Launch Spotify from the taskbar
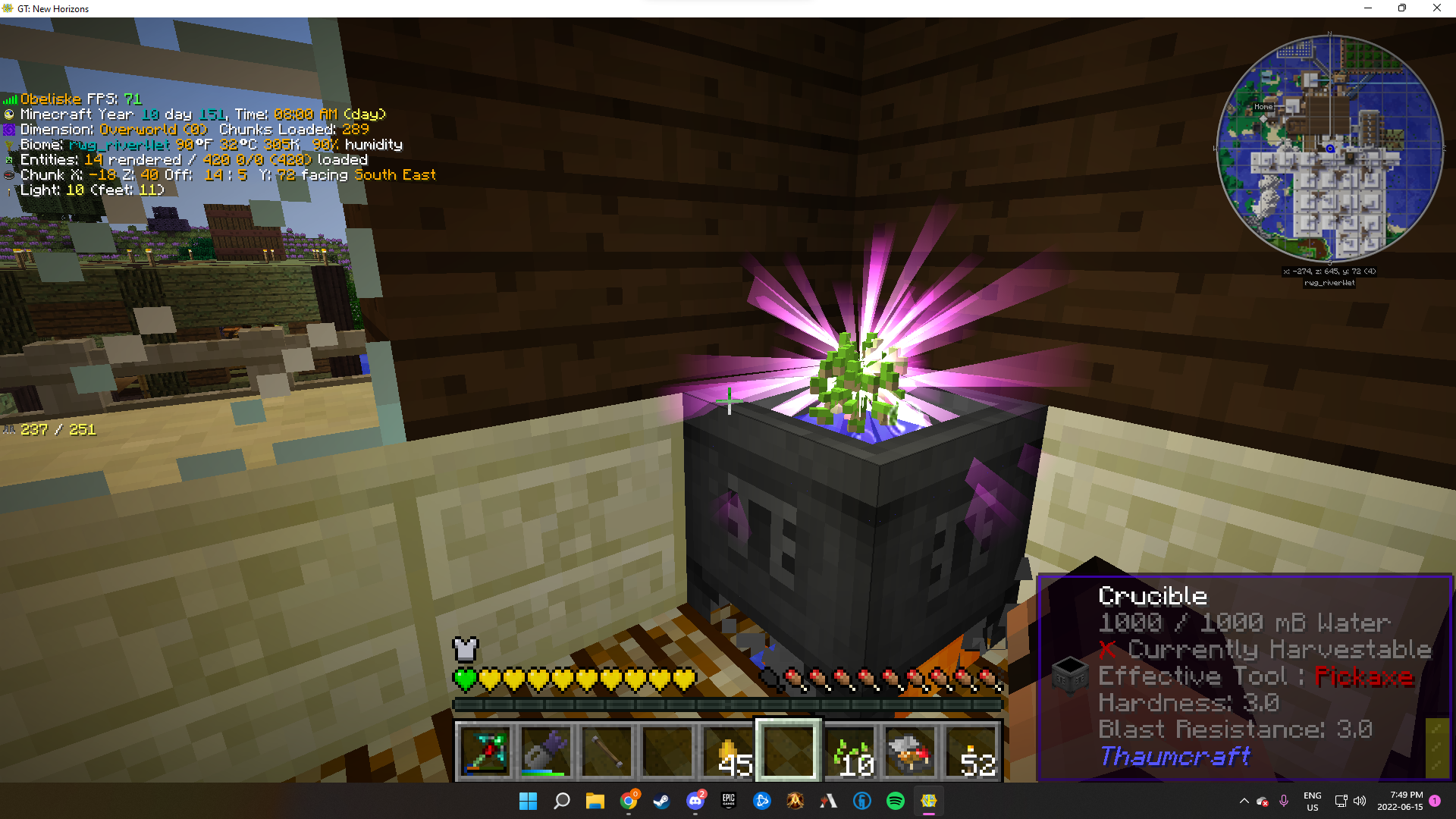Screen dimensions: 1456x819 (x=895, y=801)
